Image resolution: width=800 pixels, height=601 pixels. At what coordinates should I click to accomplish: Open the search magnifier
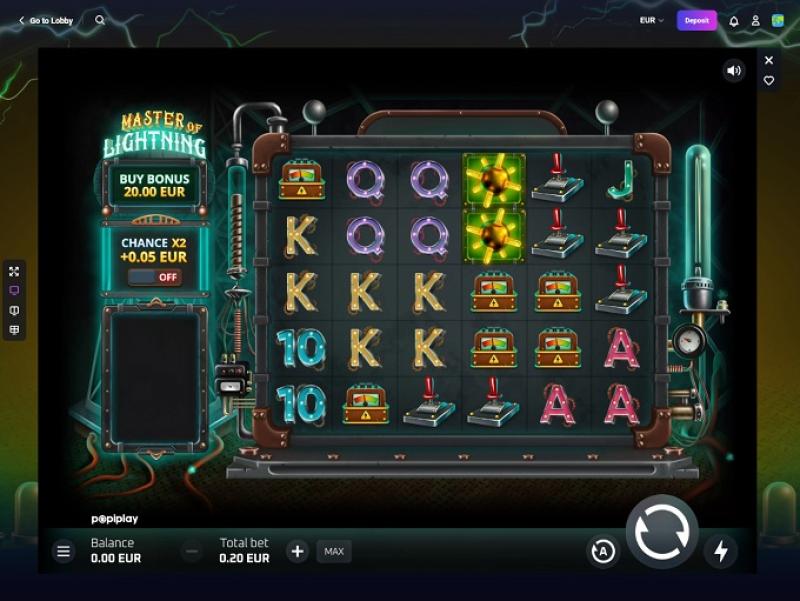(100, 20)
